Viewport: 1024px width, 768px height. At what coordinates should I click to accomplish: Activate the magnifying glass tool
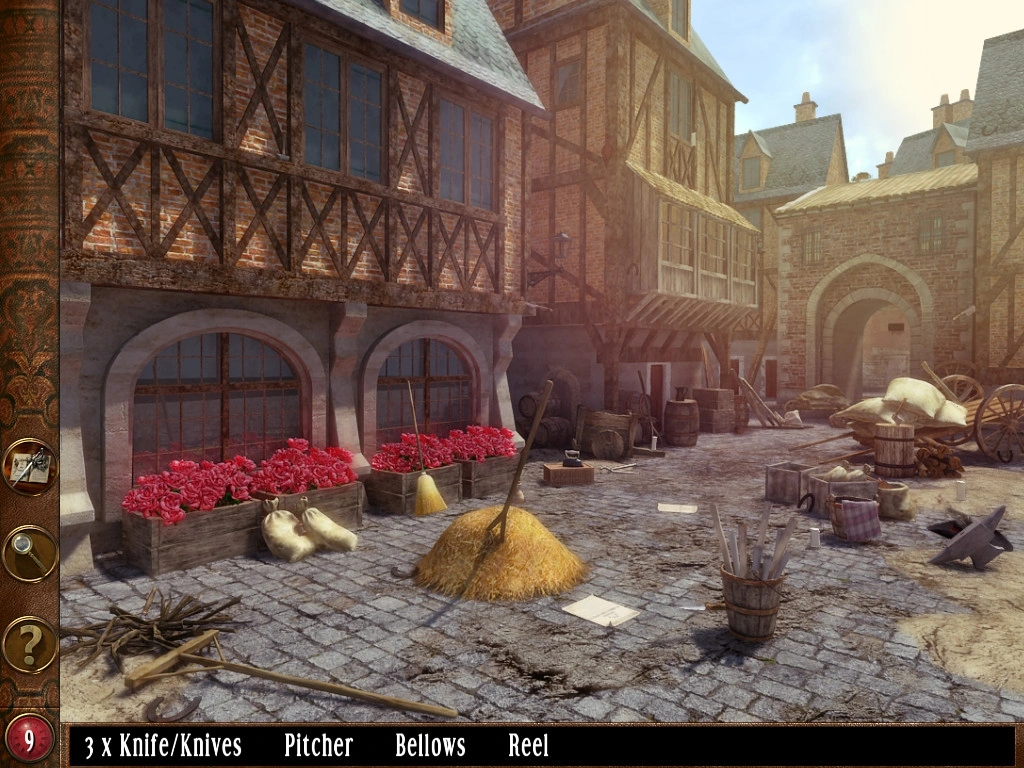[29, 553]
